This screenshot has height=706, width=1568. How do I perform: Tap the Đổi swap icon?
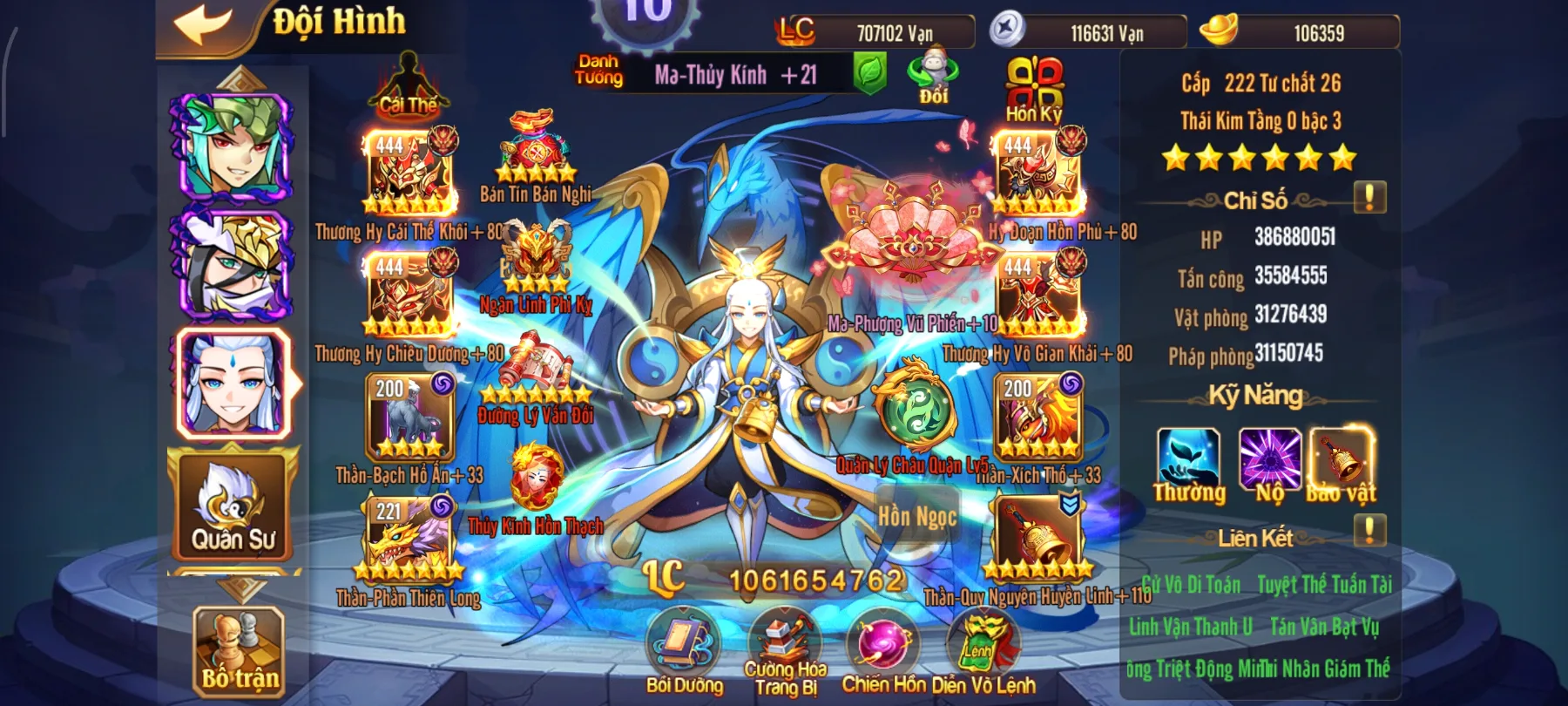pos(933,75)
